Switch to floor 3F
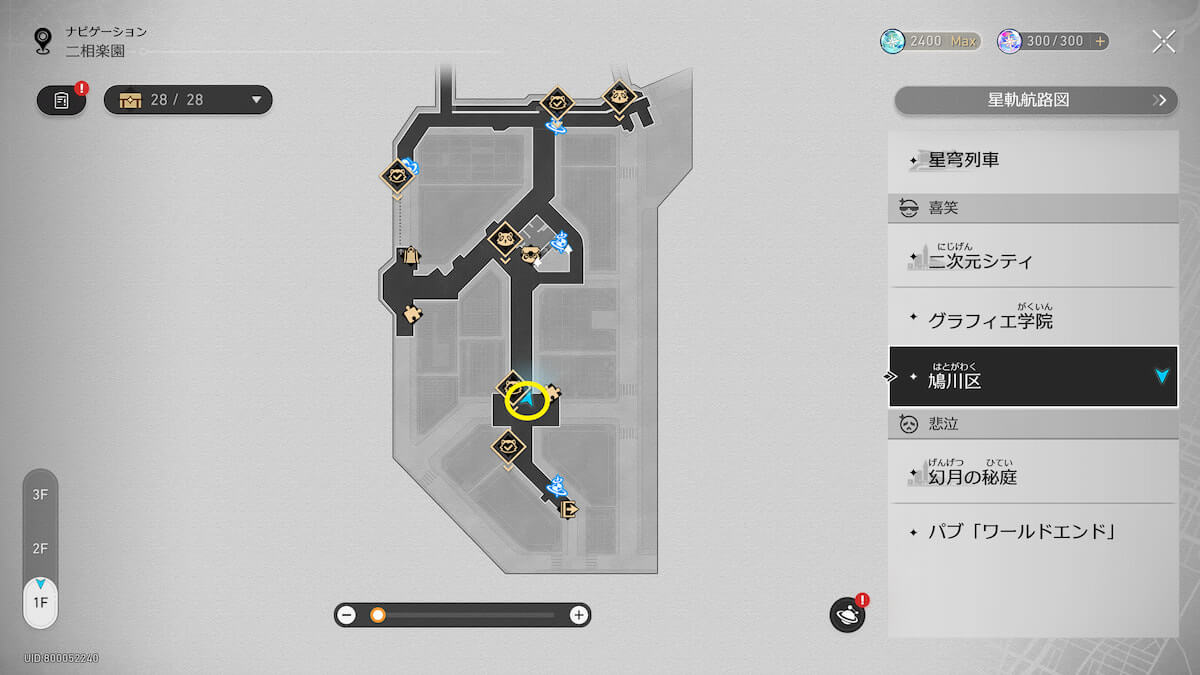 40,494
